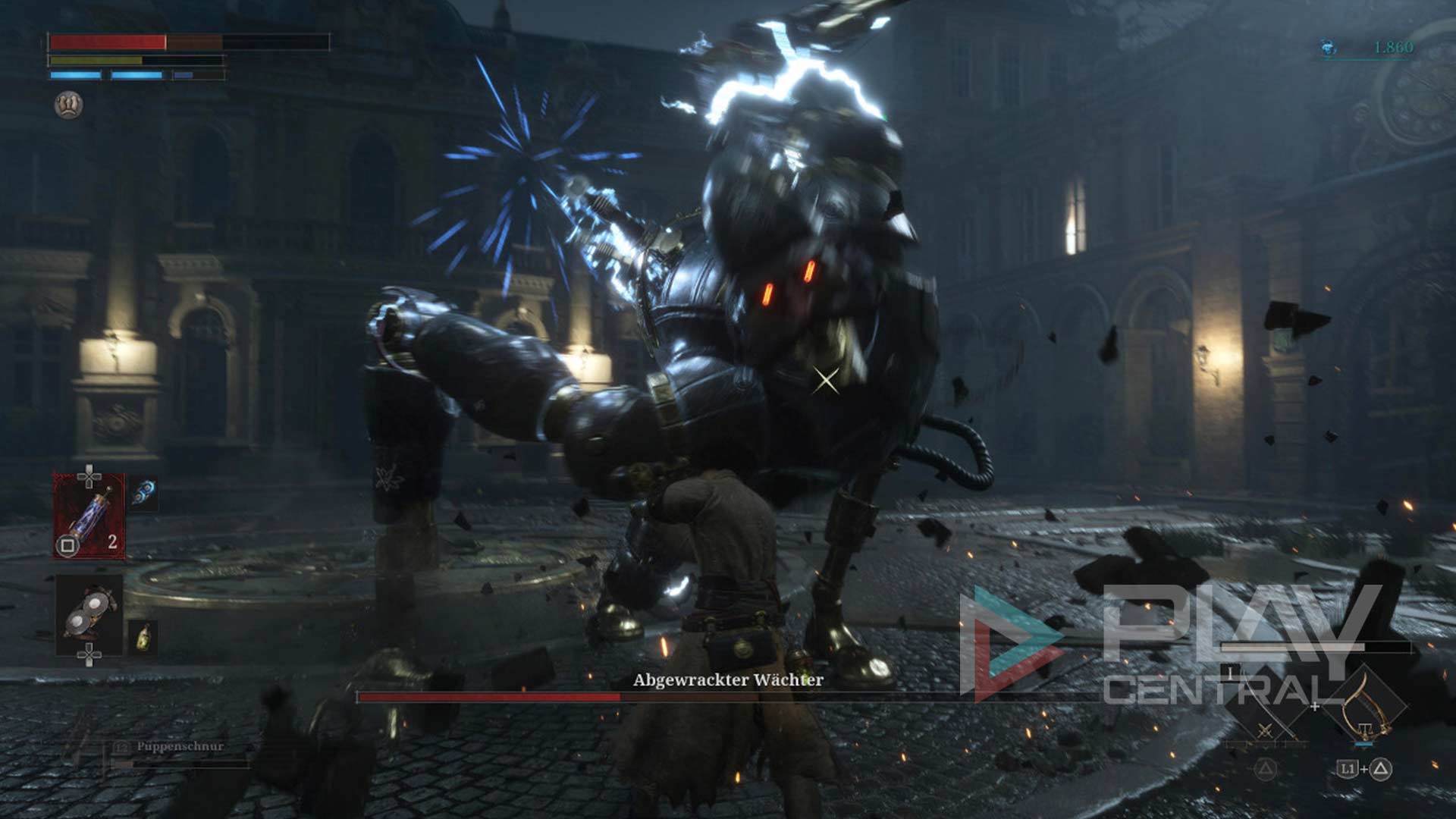Screen dimensions: 1456x819
Task: Select the Pulse Cell item slot
Action: pos(89,516)
